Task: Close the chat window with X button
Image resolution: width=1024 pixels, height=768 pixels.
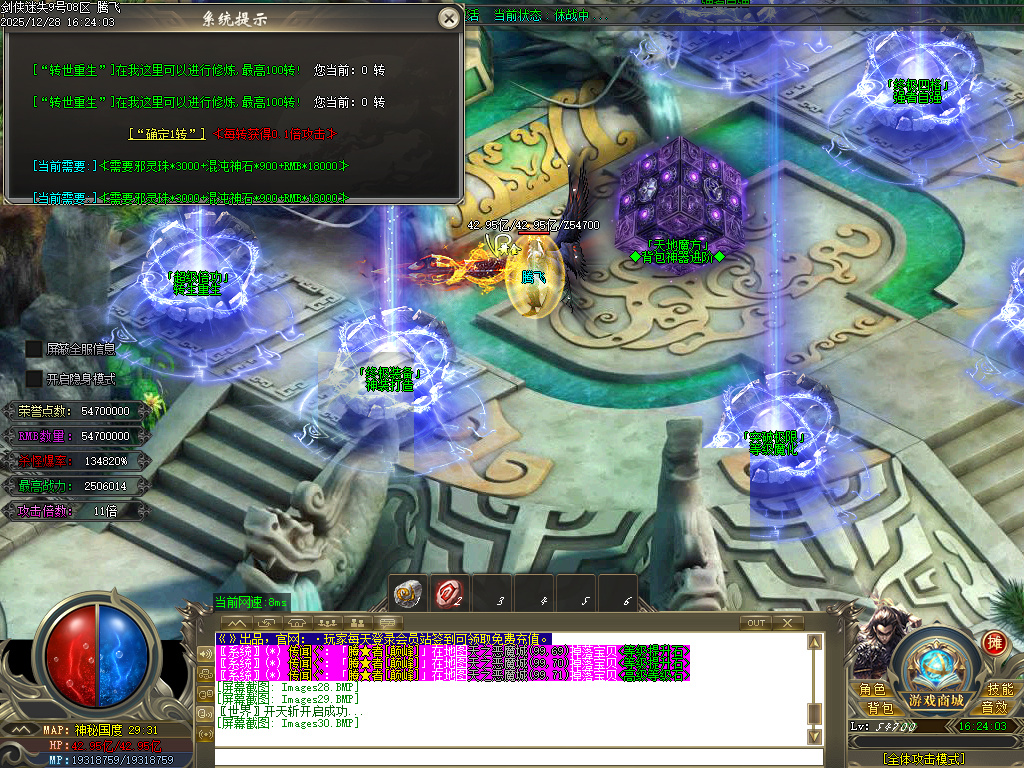Action: (x=788, y=623)
